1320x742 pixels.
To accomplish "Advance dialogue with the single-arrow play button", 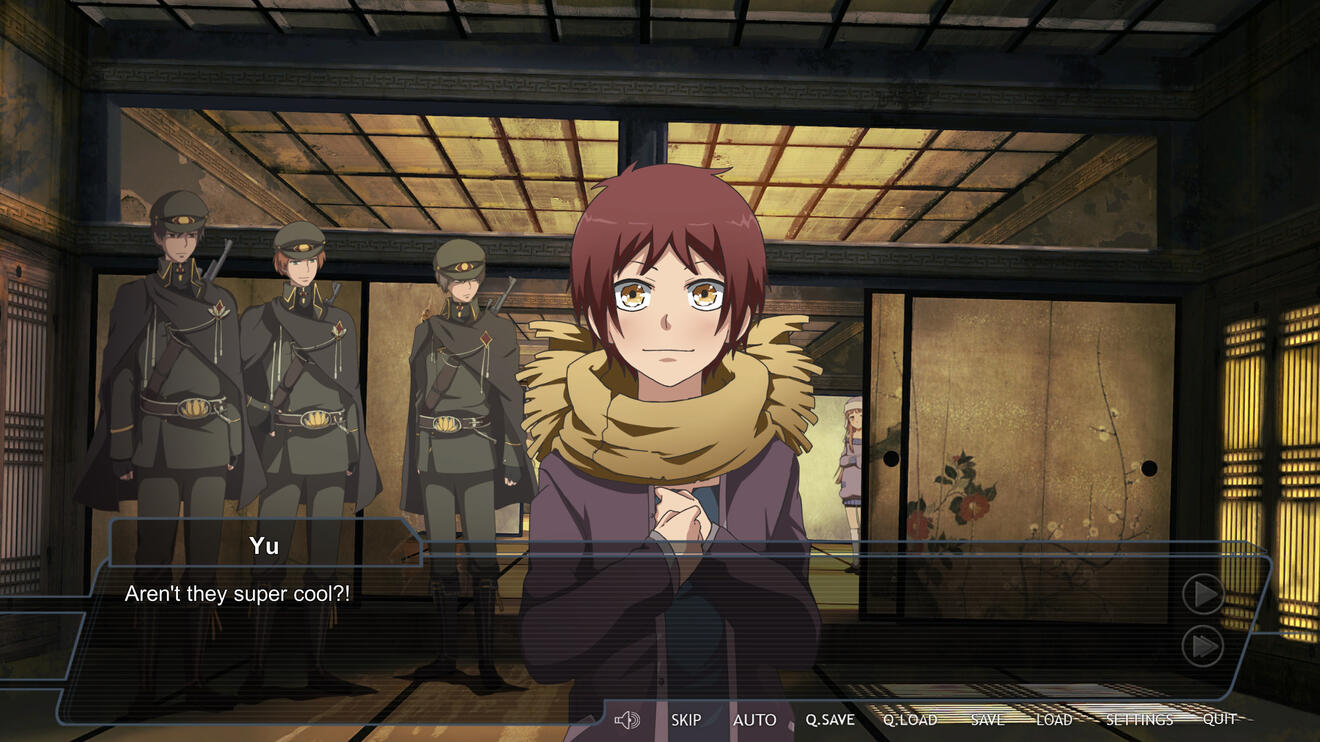I will [x=1203, y=595].
